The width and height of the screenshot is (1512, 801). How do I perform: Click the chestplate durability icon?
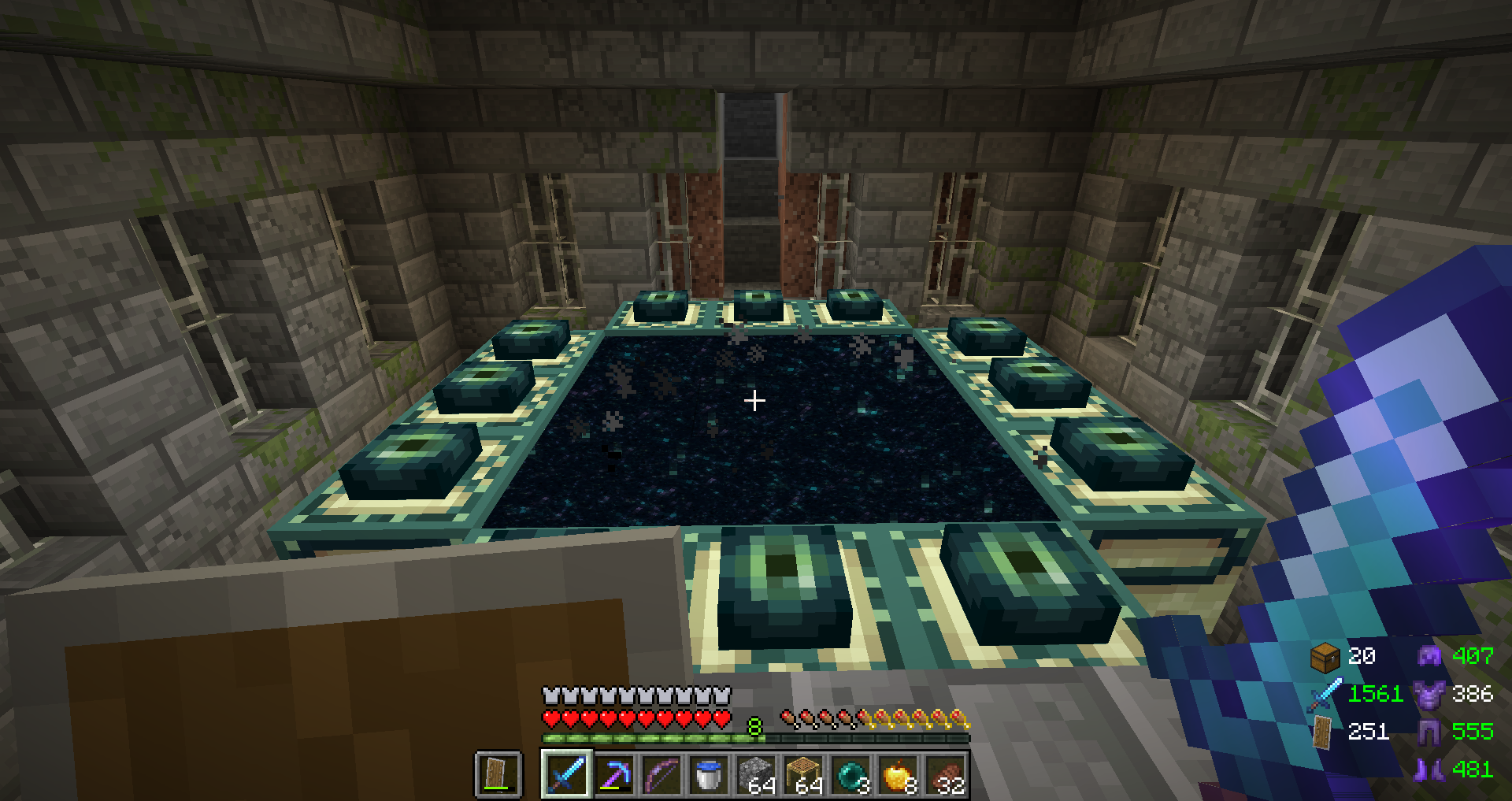coord(1429,694)
